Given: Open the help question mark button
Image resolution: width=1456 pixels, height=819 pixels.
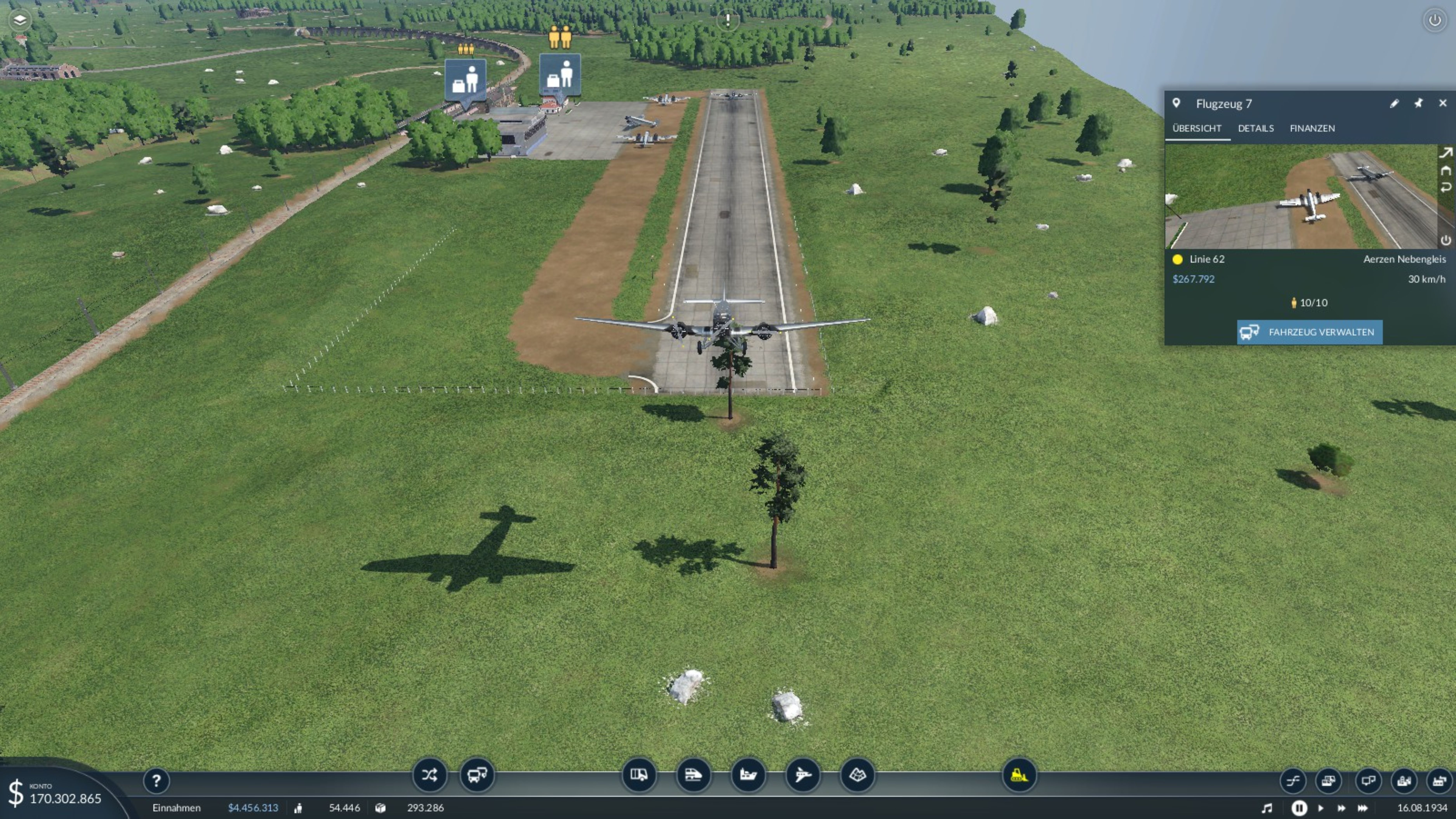Looking at the screenshot, I should [x=156, y=781].
